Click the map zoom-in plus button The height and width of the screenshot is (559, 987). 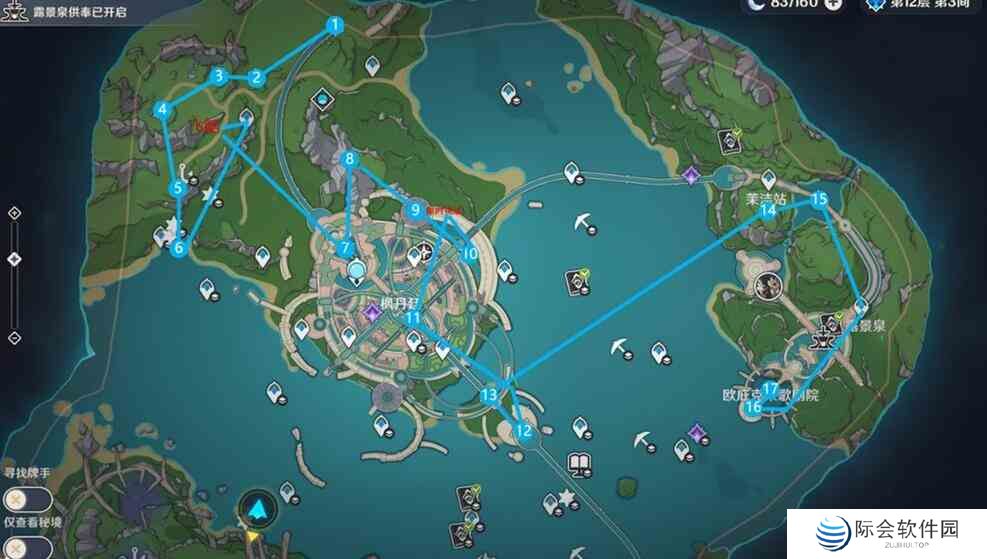tap(14, 213)
